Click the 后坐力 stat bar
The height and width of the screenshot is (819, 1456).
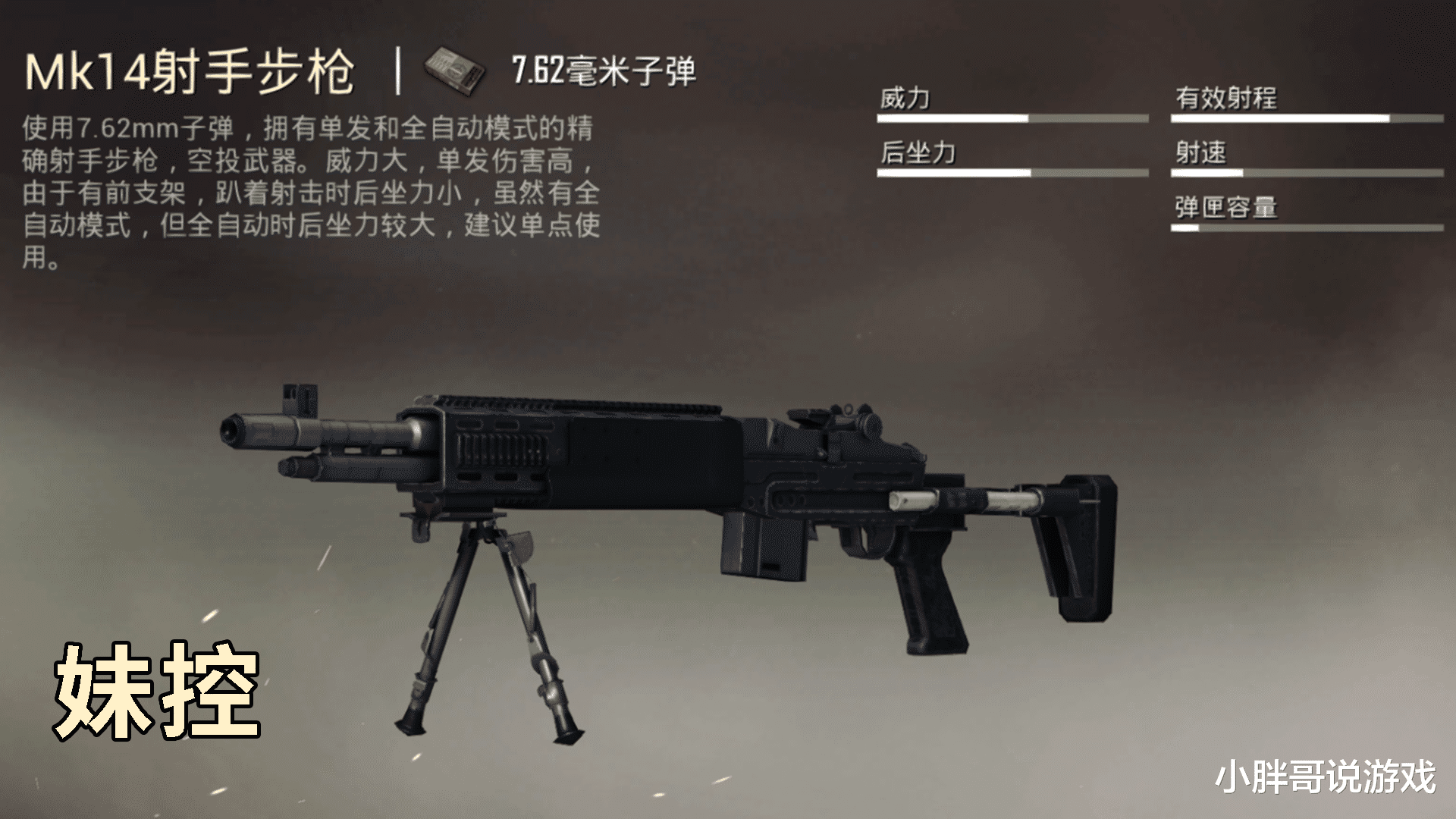(1012, 173)
